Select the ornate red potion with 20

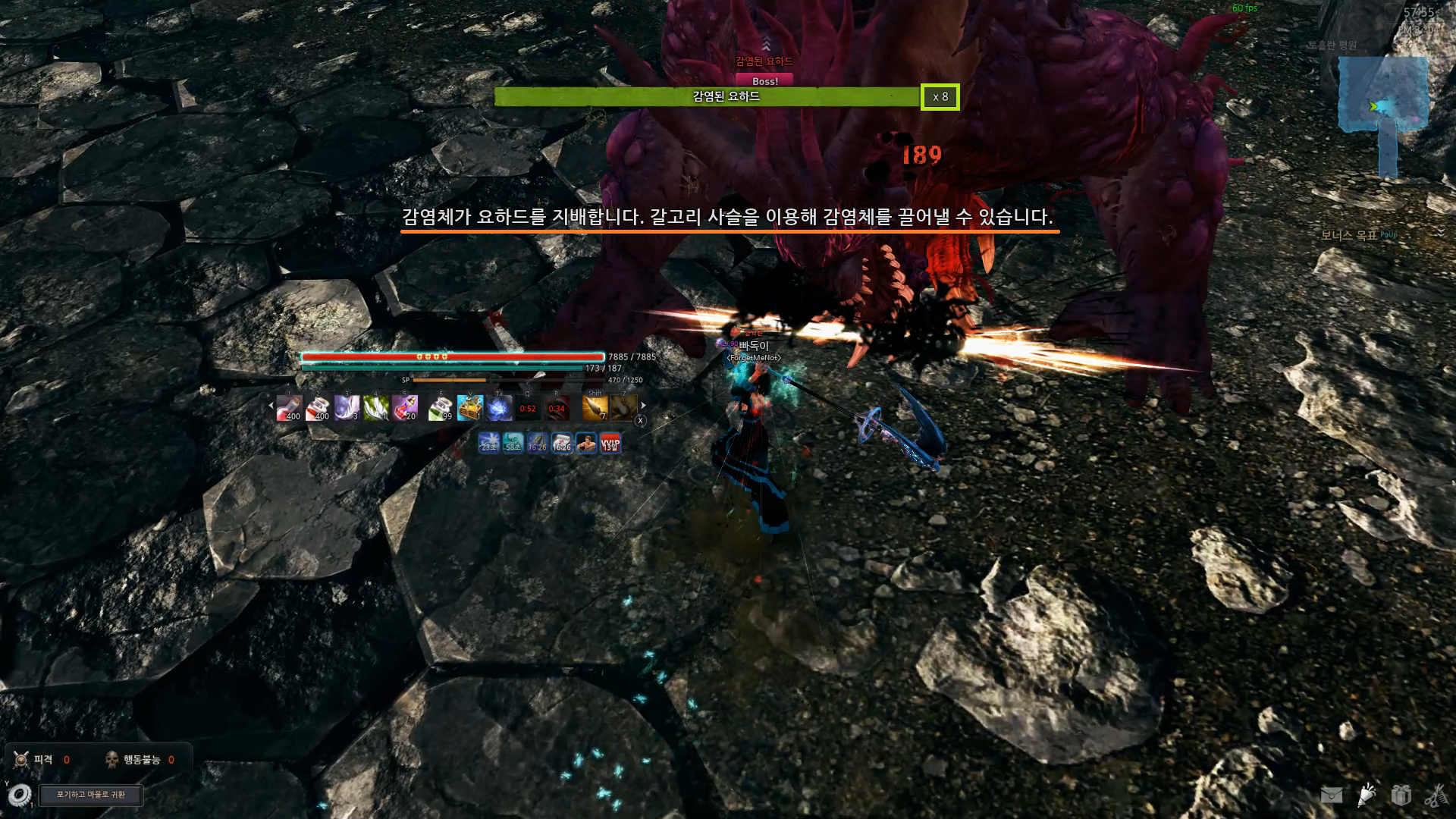click(x=405, y=408)
